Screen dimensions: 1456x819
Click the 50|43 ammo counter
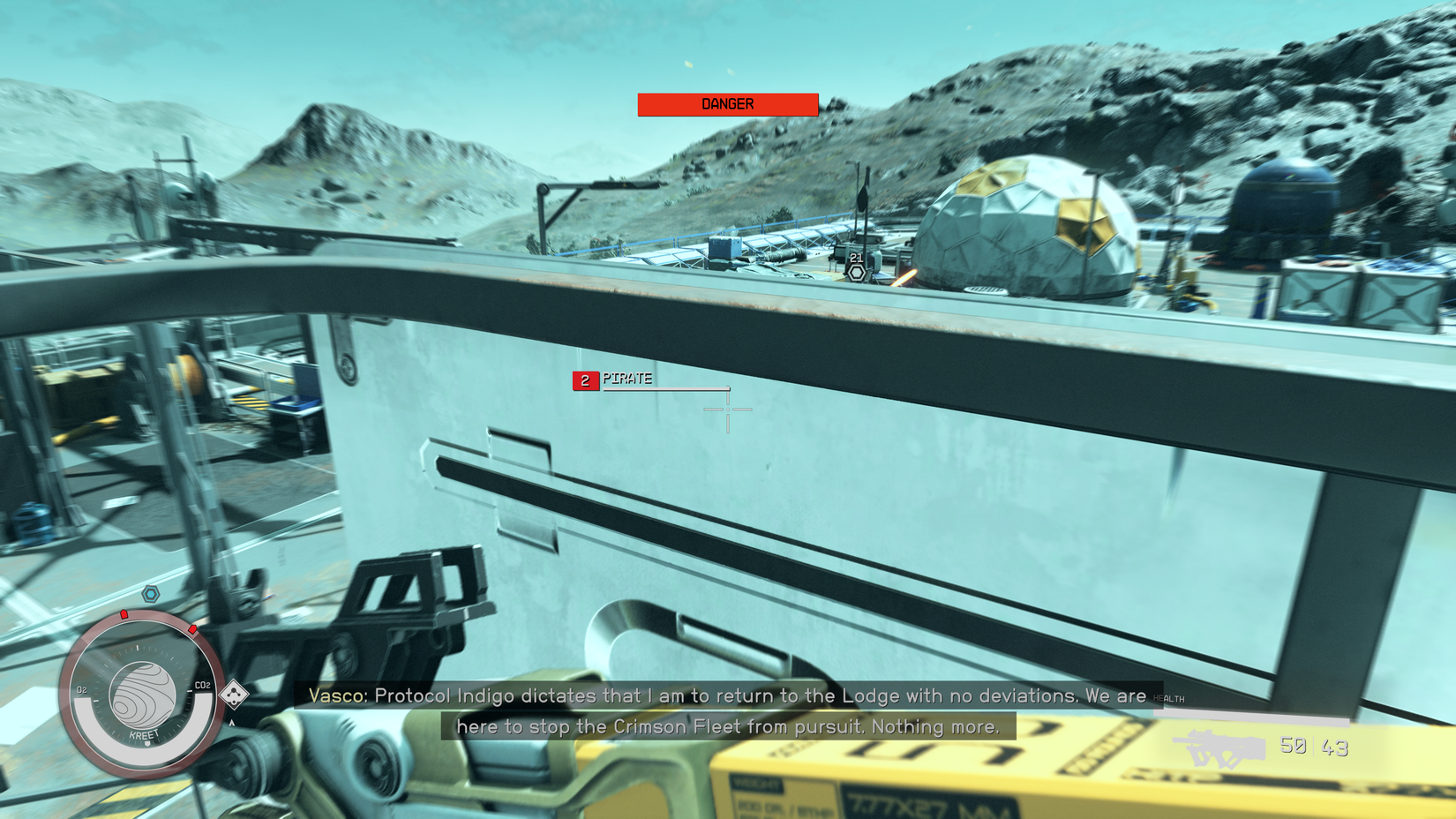pyautogui.click(x=1316, y=747)
